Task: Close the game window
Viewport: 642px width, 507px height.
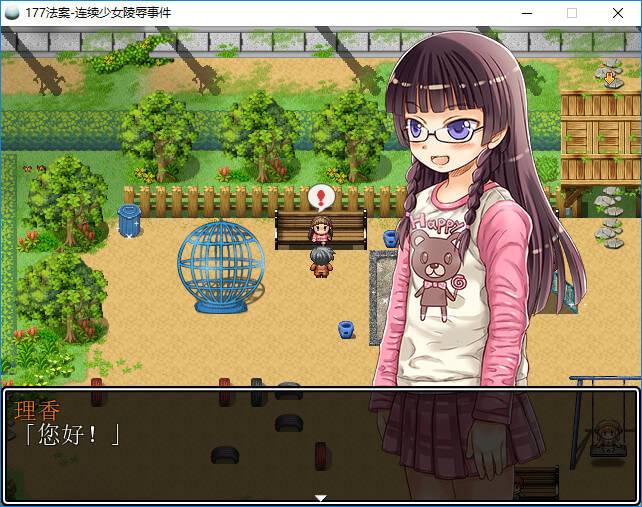Action: click(618, 13)
